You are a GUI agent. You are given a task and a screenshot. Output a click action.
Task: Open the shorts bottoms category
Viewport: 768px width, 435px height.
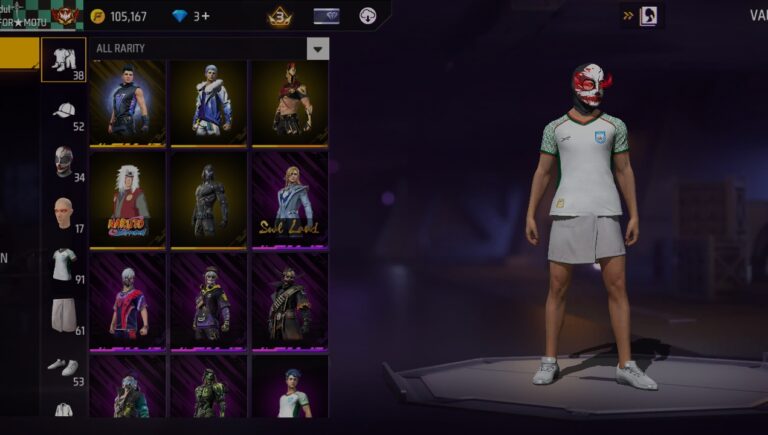click(x=63, y=314)
